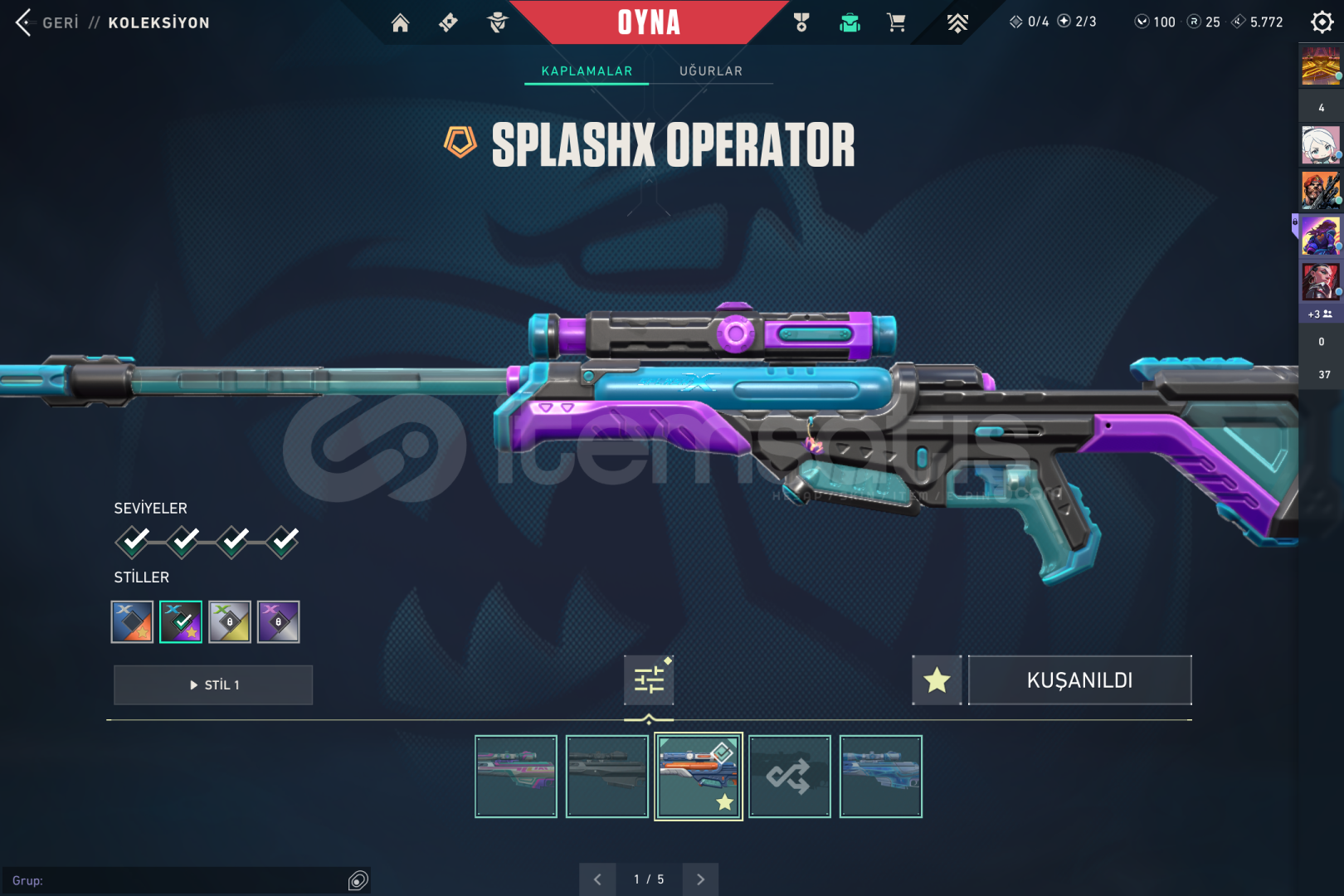The image size is (1344, 896).
Task: Switch to the Uğurlar tab
Action: pos(711,71)
